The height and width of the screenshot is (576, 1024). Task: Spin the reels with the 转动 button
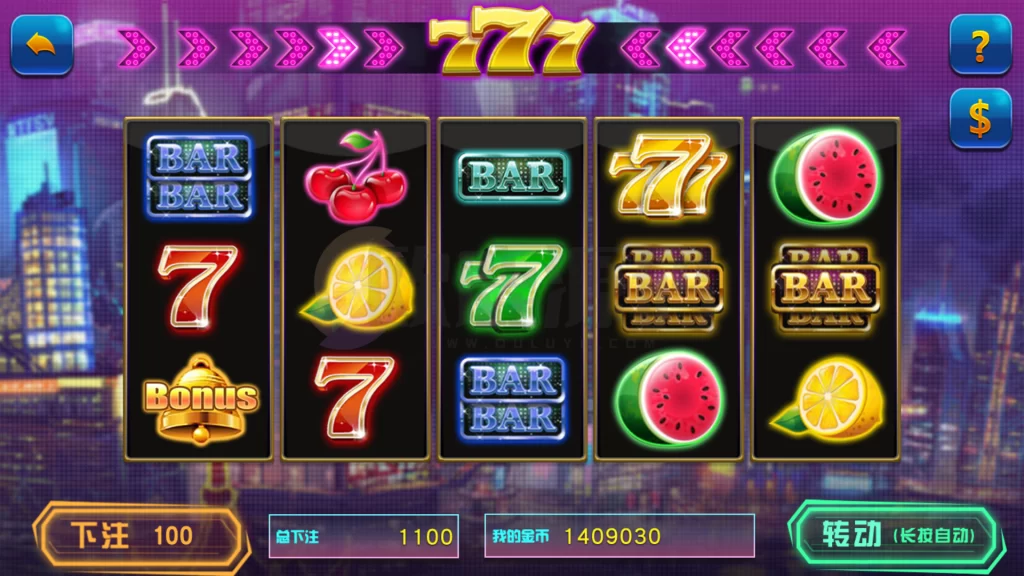[x=895, y=535]
